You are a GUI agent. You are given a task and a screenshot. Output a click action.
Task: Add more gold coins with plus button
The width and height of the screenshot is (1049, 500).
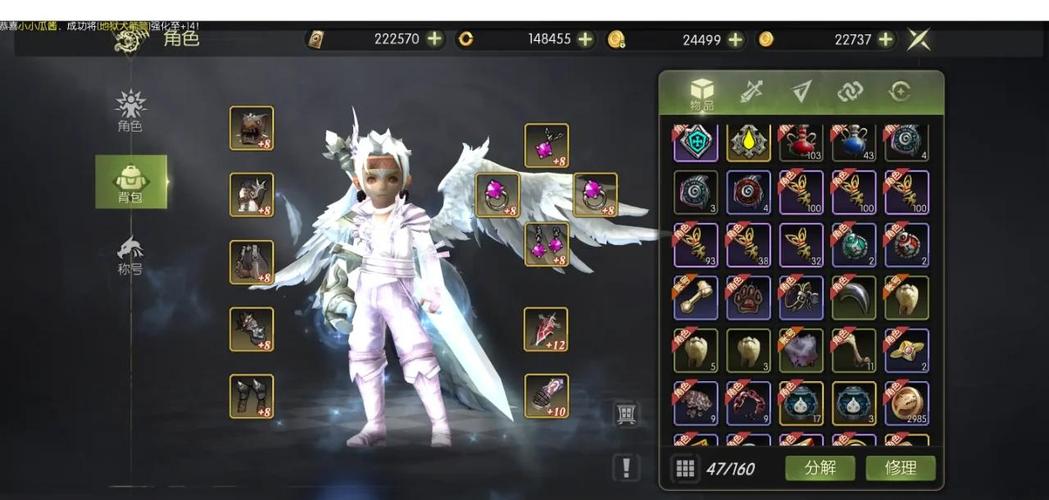885,39
